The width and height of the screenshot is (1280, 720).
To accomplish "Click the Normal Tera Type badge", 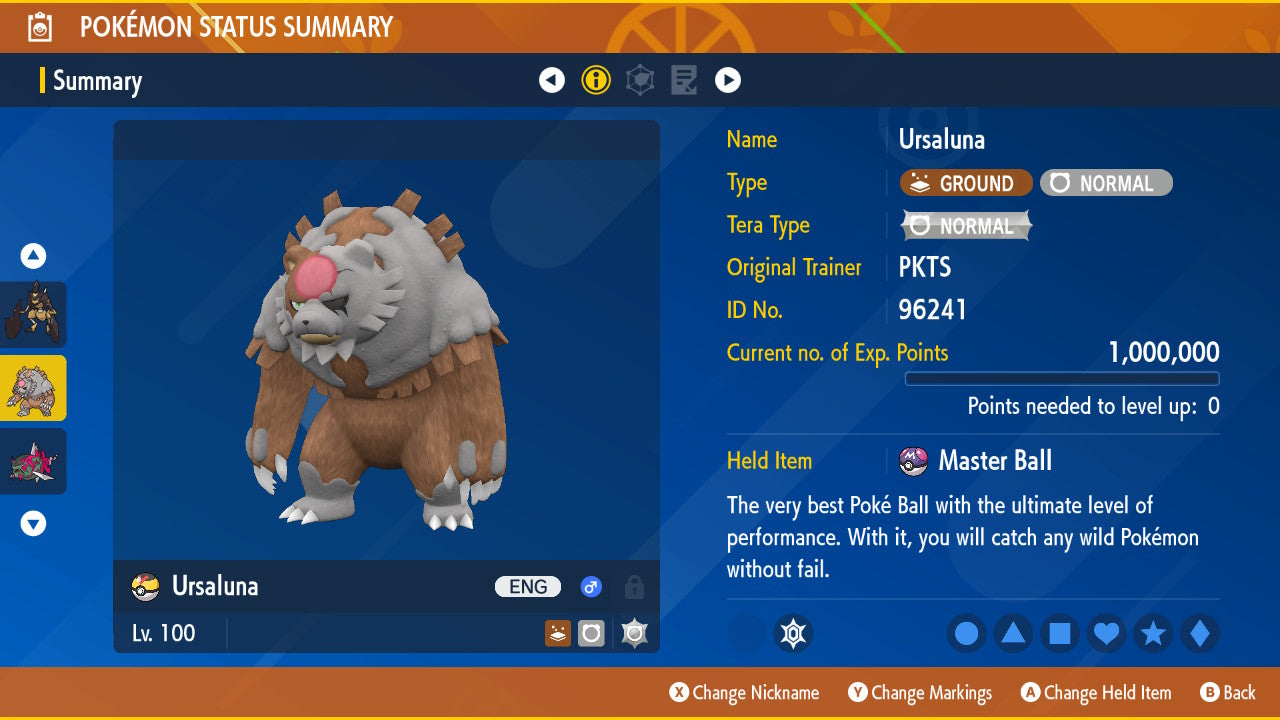I will (x=965, y=226).
